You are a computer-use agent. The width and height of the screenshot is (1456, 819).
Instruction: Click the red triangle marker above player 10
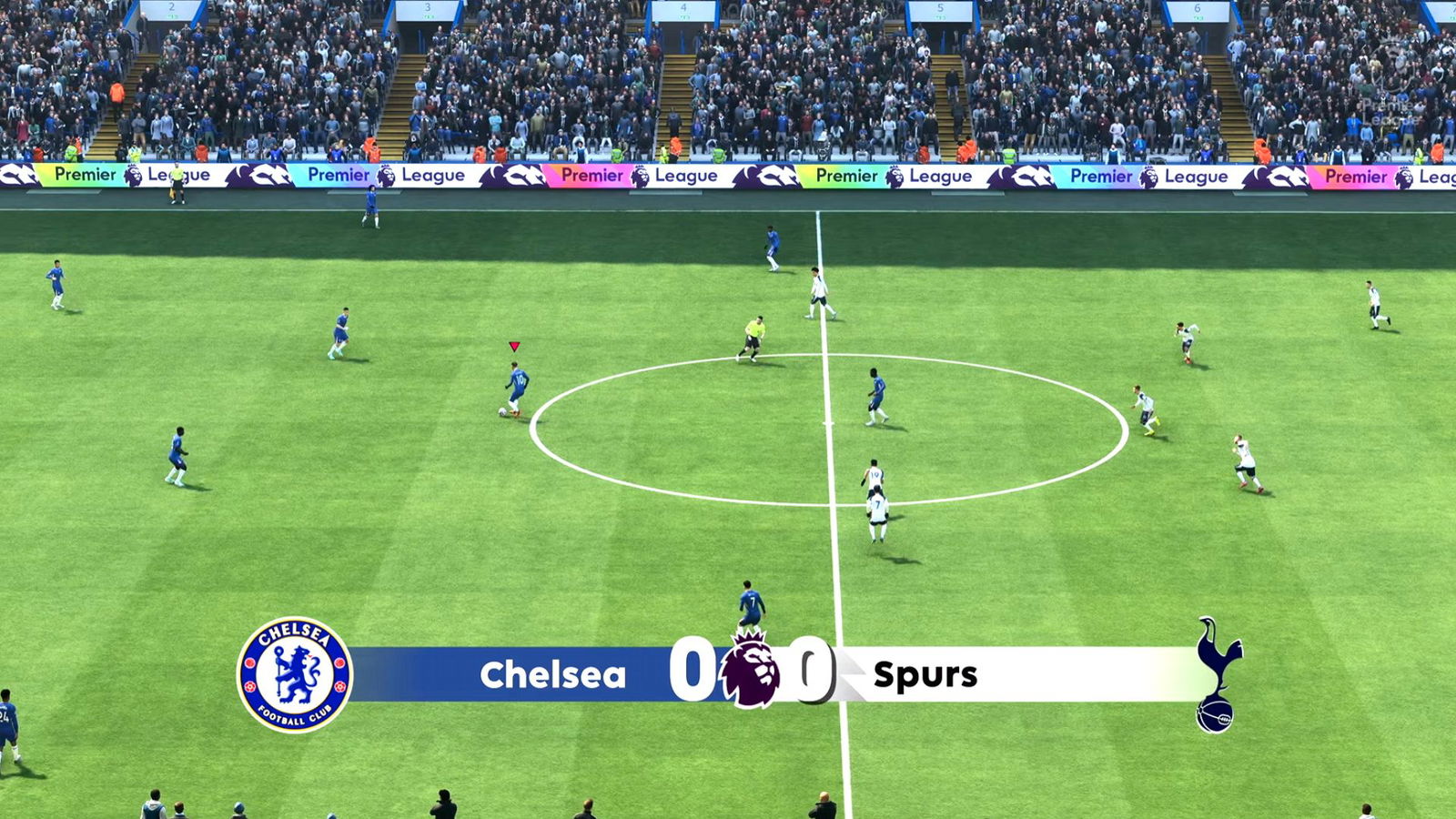click(514, 346)
